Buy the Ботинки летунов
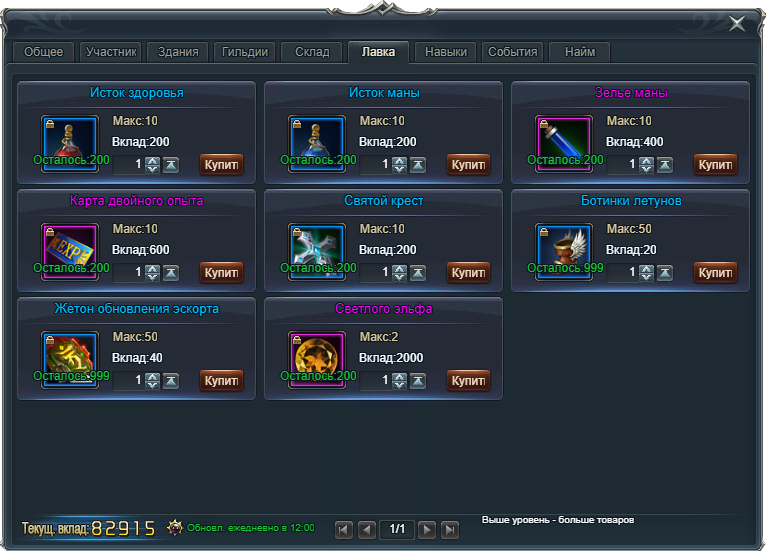The image size is (766, 551). 715,272
